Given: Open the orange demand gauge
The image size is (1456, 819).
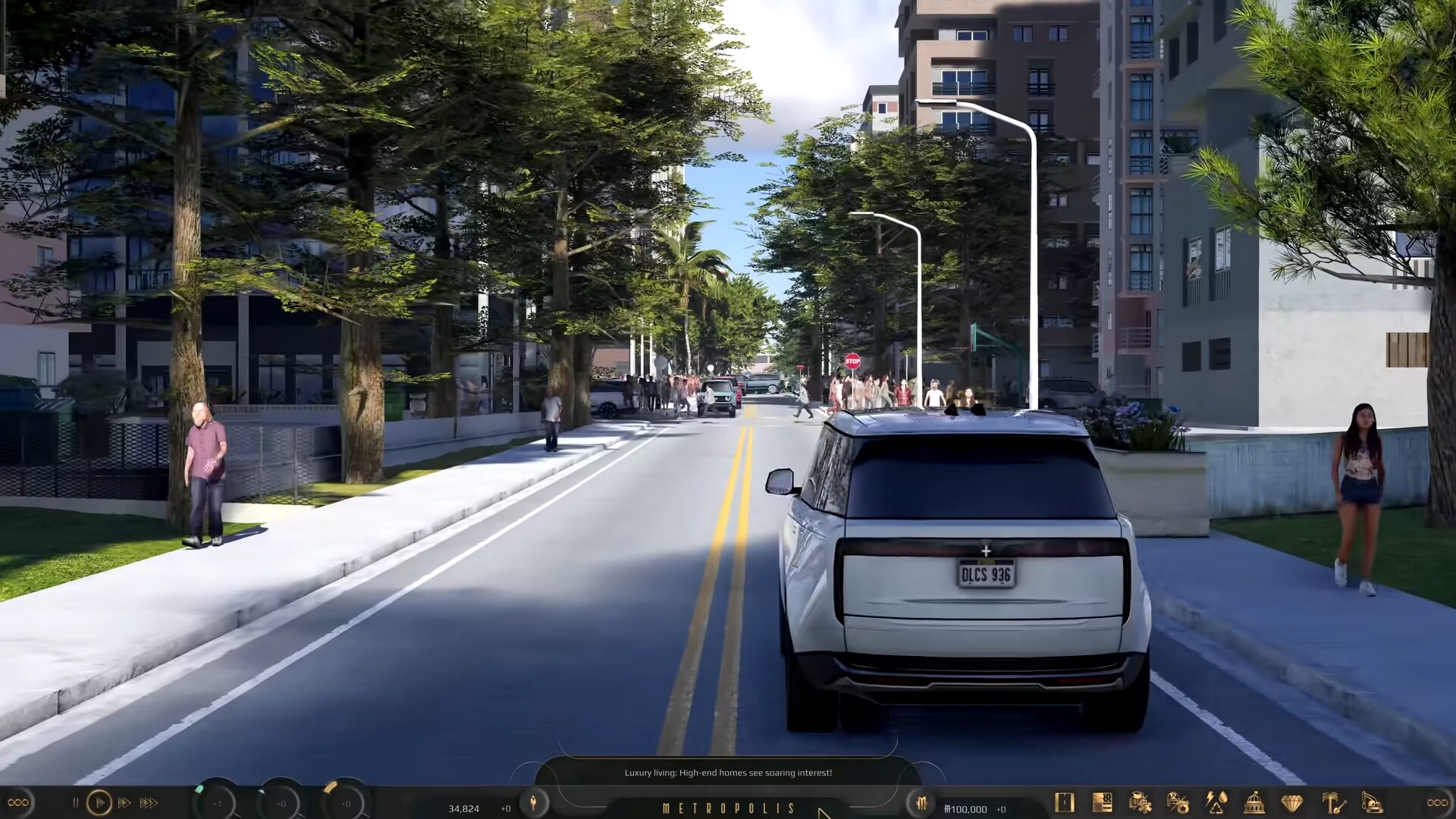Looking at the screenshot, I should point(346,803).
